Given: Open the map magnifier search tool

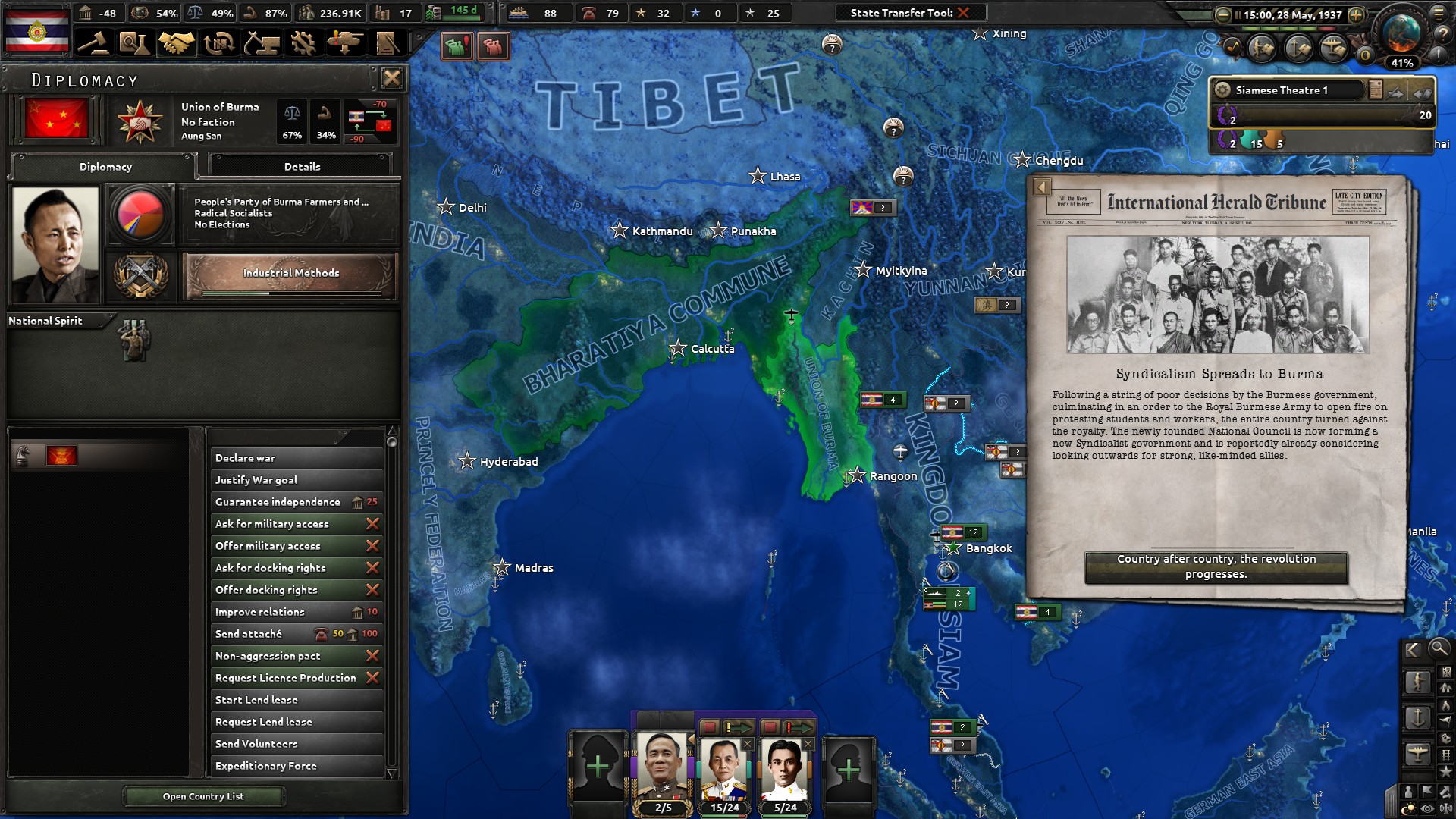Looking at the screenshot, I should point(1439,650).
